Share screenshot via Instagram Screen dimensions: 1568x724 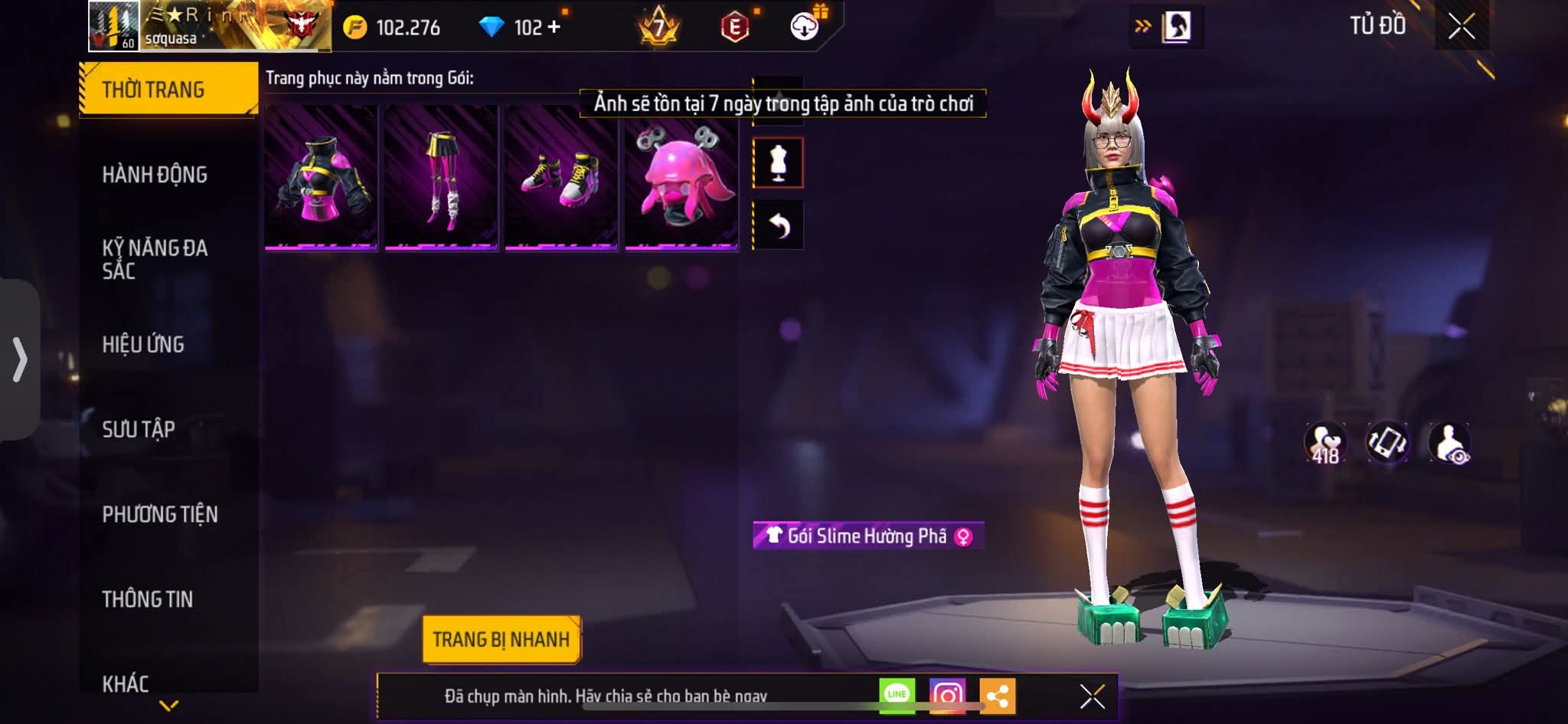tap(947, 696)
